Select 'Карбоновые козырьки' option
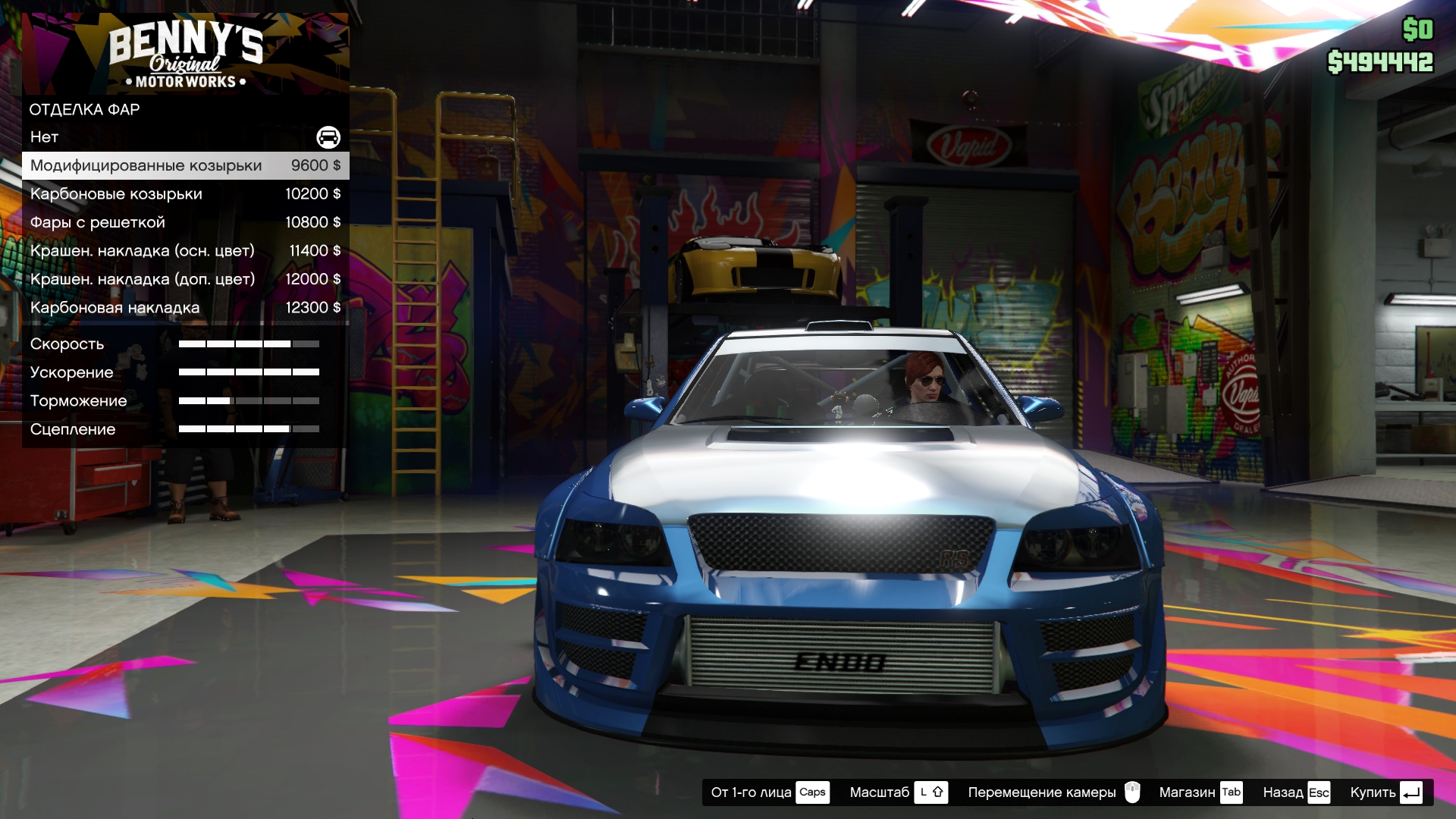 click(185, 194)
